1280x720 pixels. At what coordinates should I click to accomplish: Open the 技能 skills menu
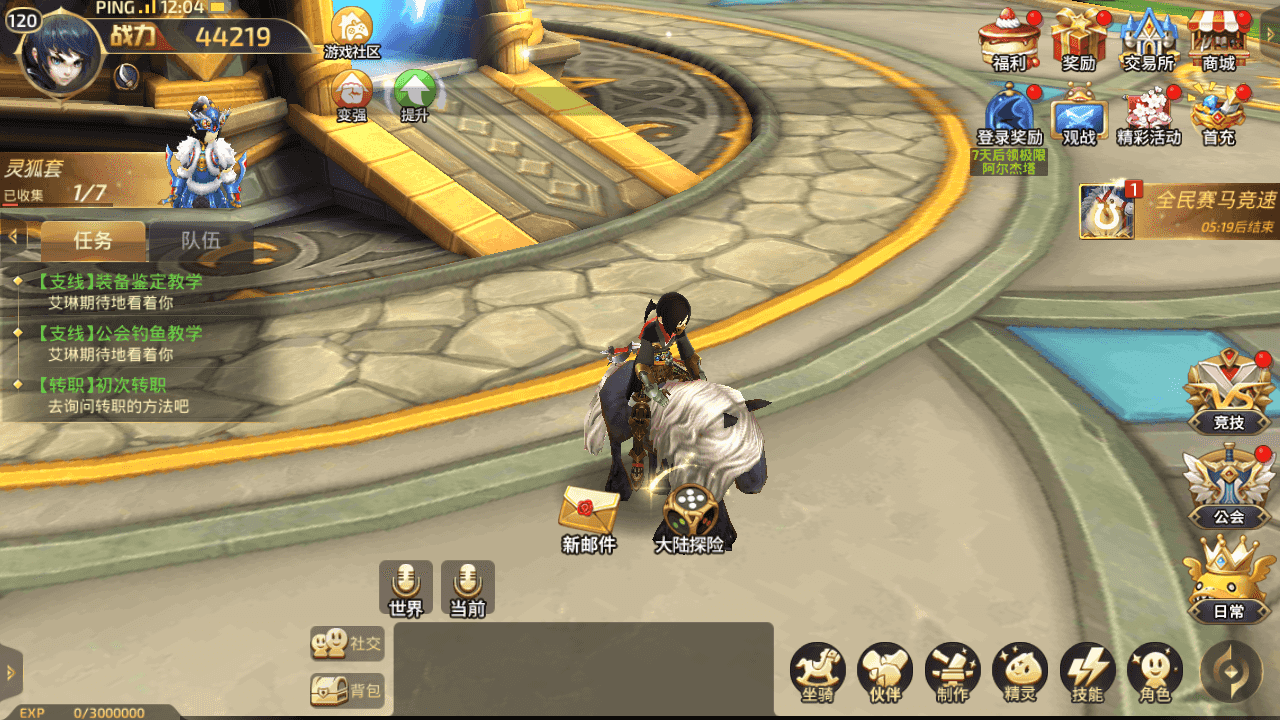pyautogui.click(x=1087, y=672)
